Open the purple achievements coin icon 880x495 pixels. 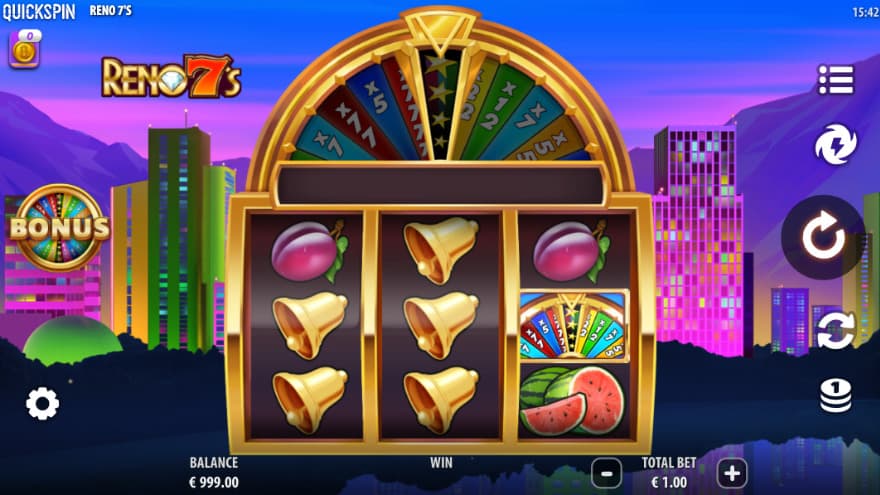click(x=24, y=49)
